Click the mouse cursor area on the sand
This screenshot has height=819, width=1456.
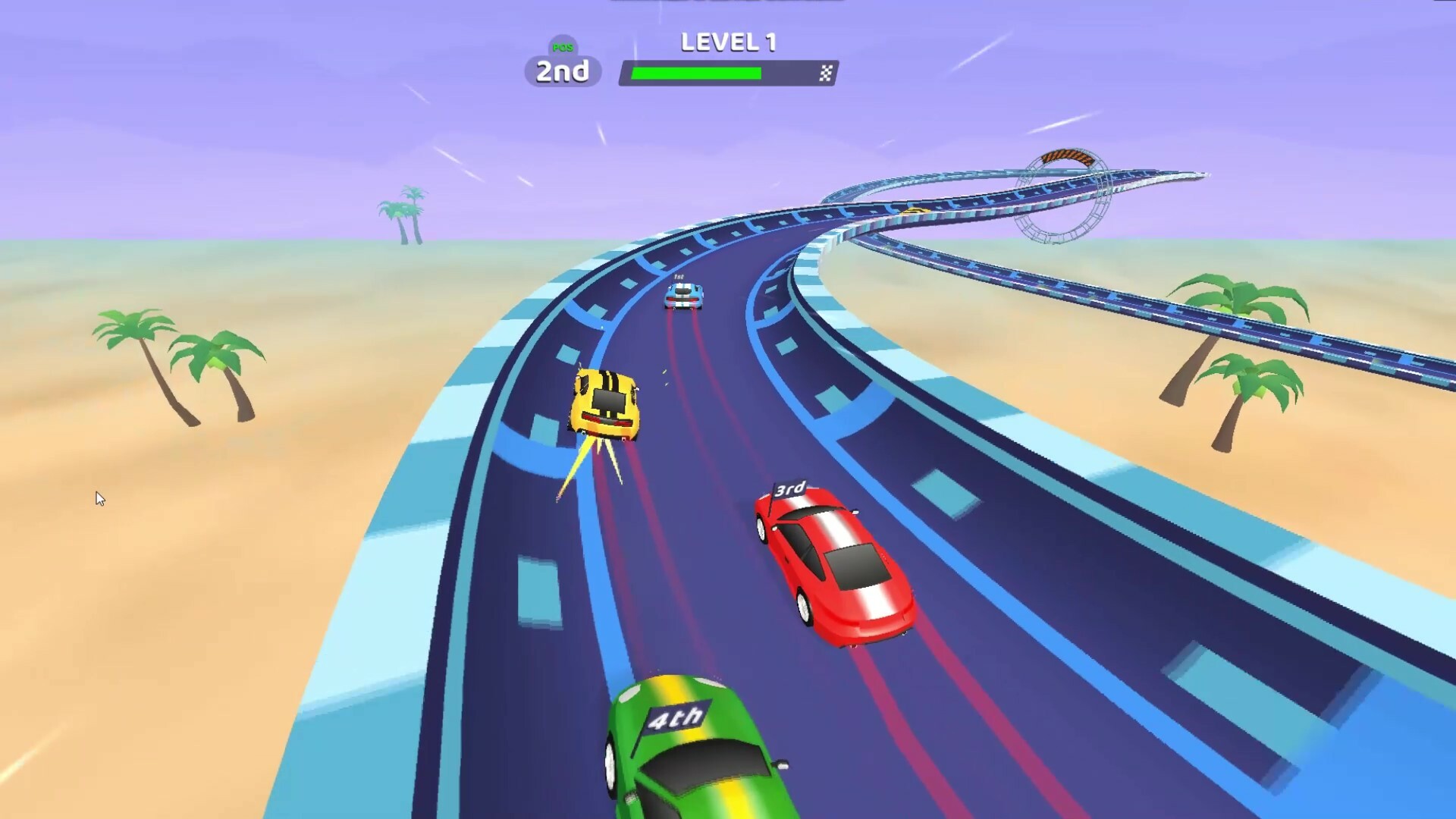(x=101, y=497)
